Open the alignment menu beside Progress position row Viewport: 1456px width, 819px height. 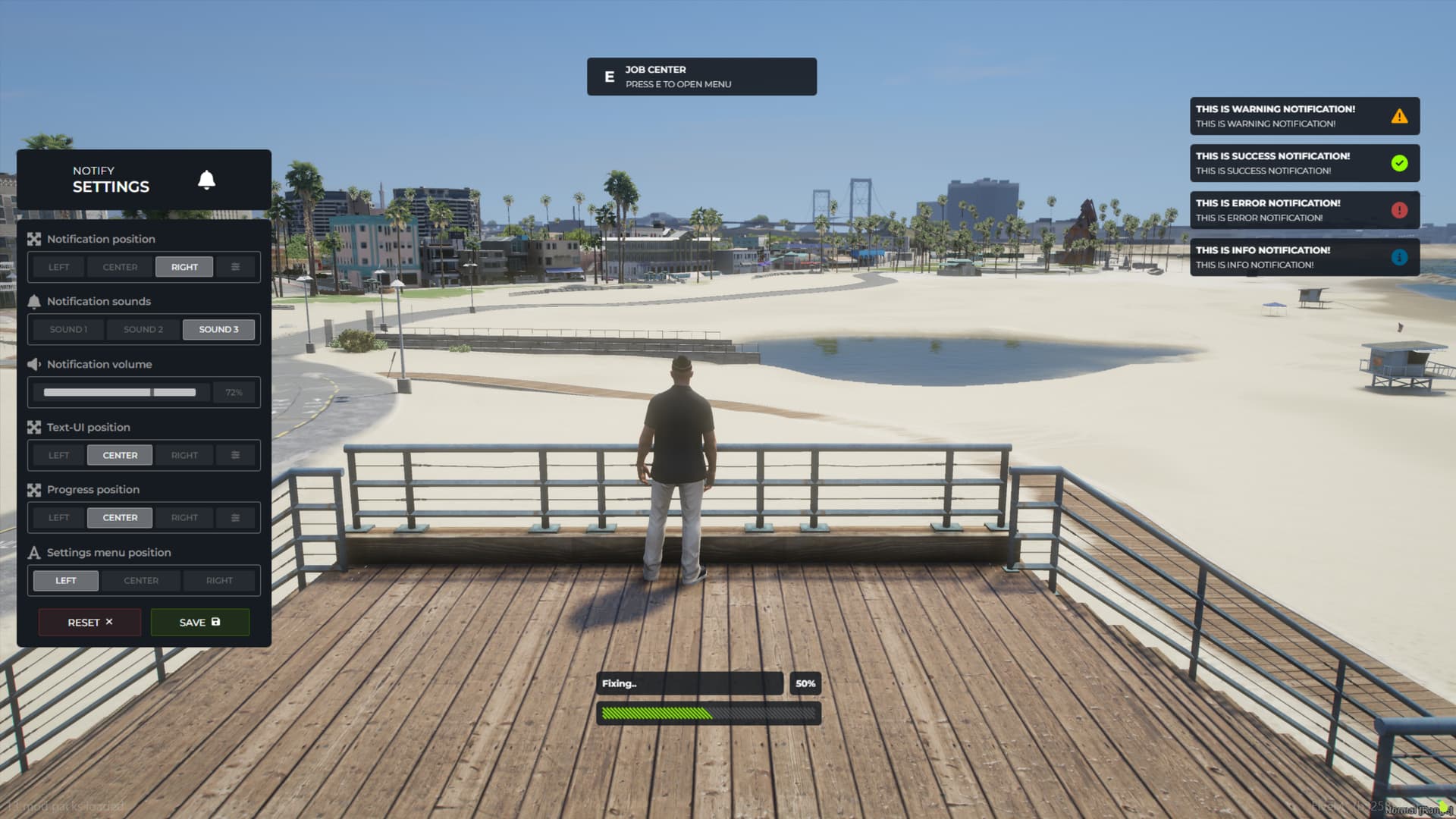pyautogui.click(x=235, y=517)
